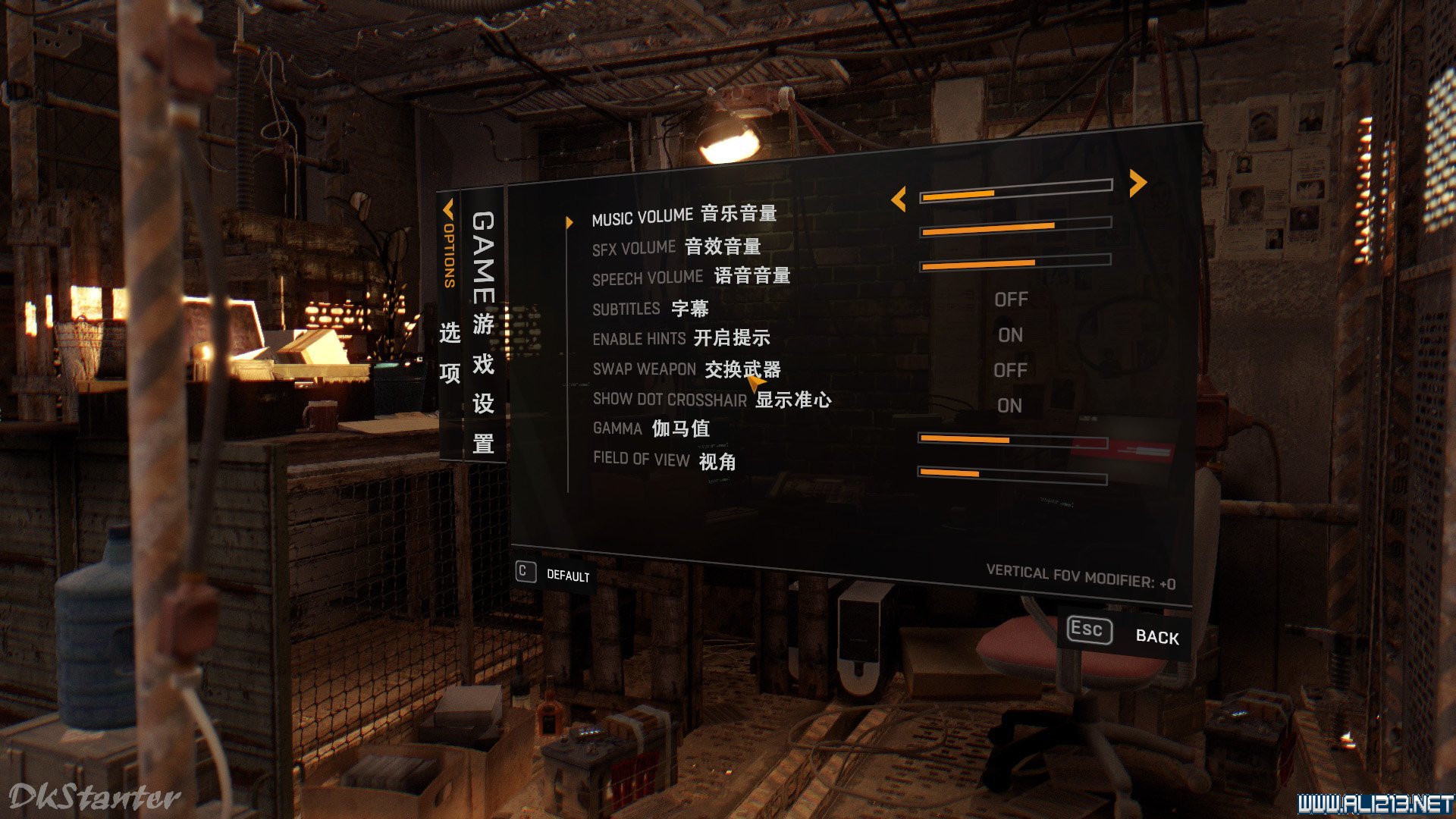
Task: Click the right arrow beside music slider
Action: [x=1137, y=183]
